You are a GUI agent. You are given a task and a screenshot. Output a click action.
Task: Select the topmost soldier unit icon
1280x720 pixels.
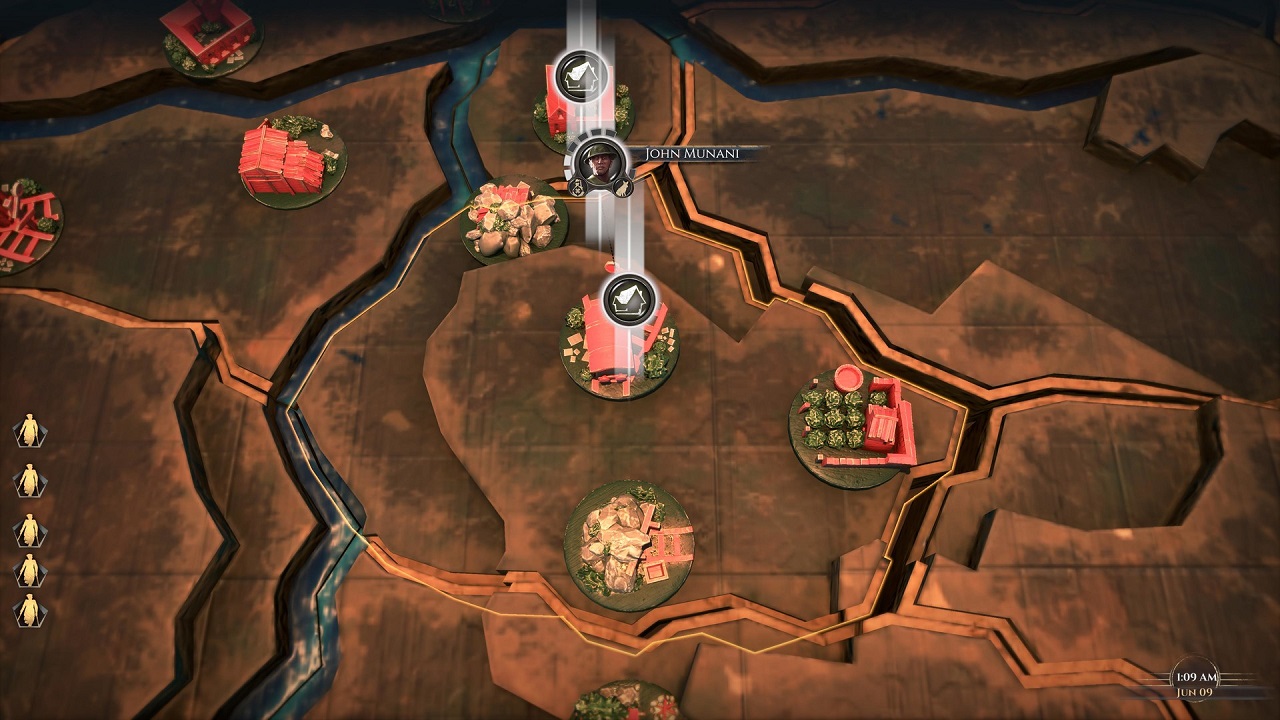[31, 428]
